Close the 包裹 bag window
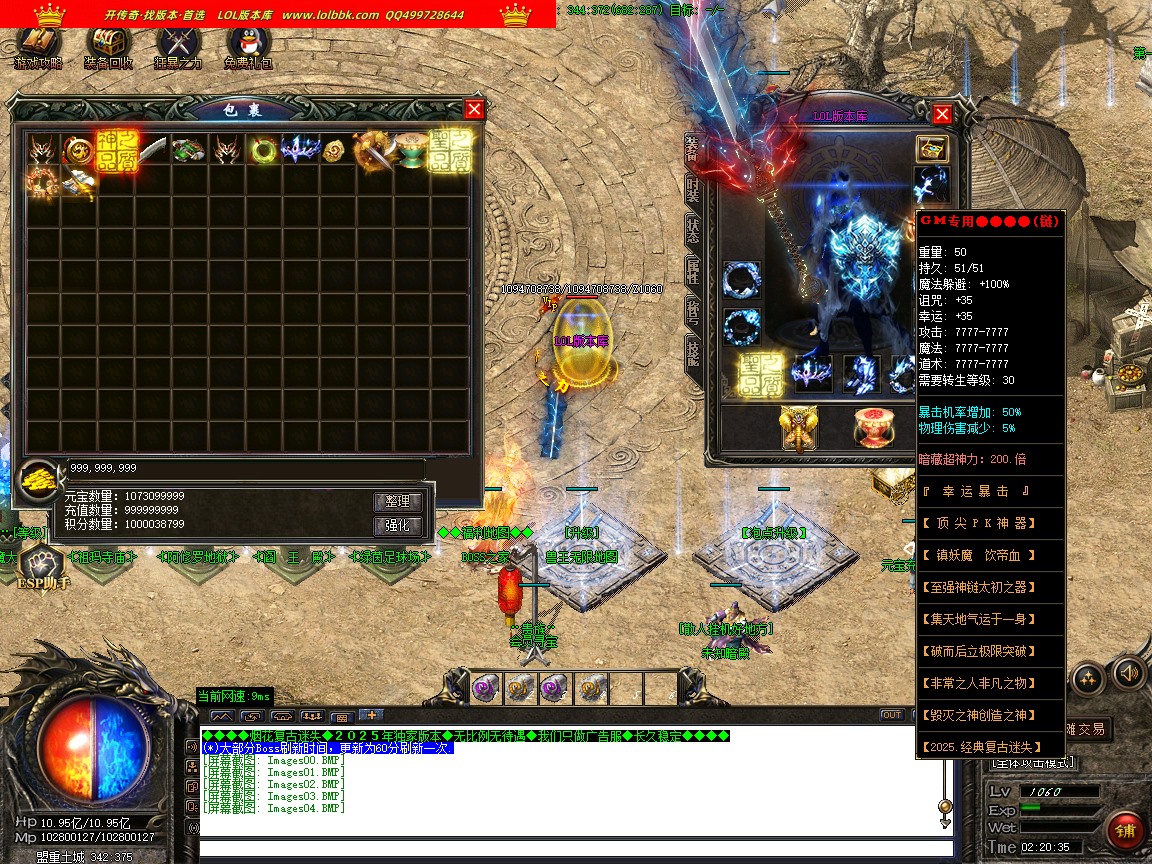This screenshot has height=864, width=1152. 474,109
